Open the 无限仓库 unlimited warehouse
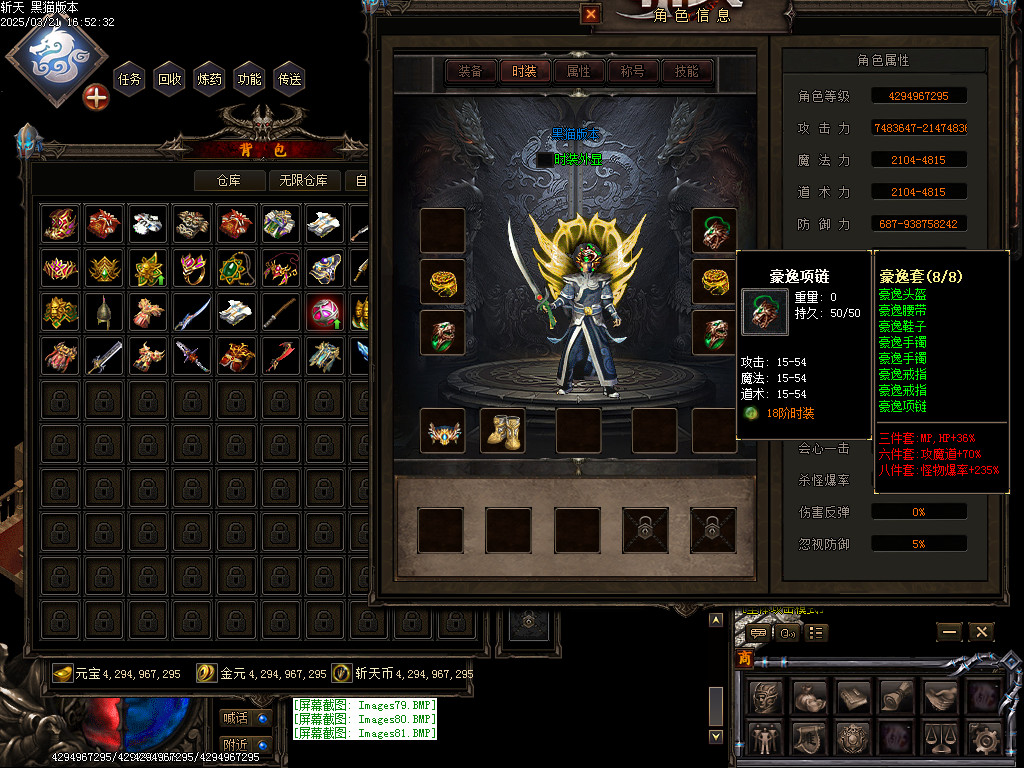Image resolution: width=1024 pixels, height=768 pixels. click(305, 181)
